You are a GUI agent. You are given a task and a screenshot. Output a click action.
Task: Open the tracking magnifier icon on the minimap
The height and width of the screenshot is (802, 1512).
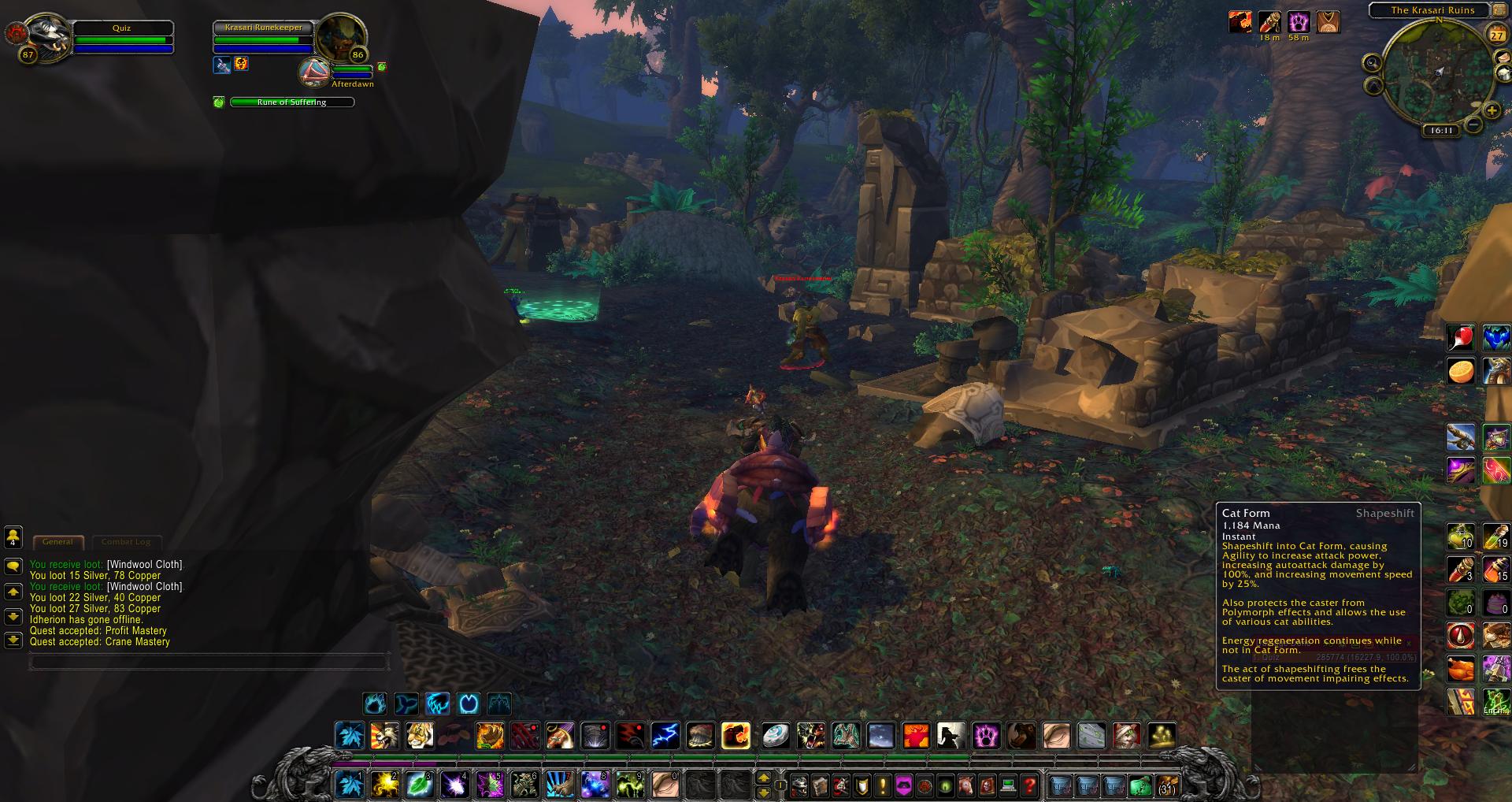tap(1373, 63)
